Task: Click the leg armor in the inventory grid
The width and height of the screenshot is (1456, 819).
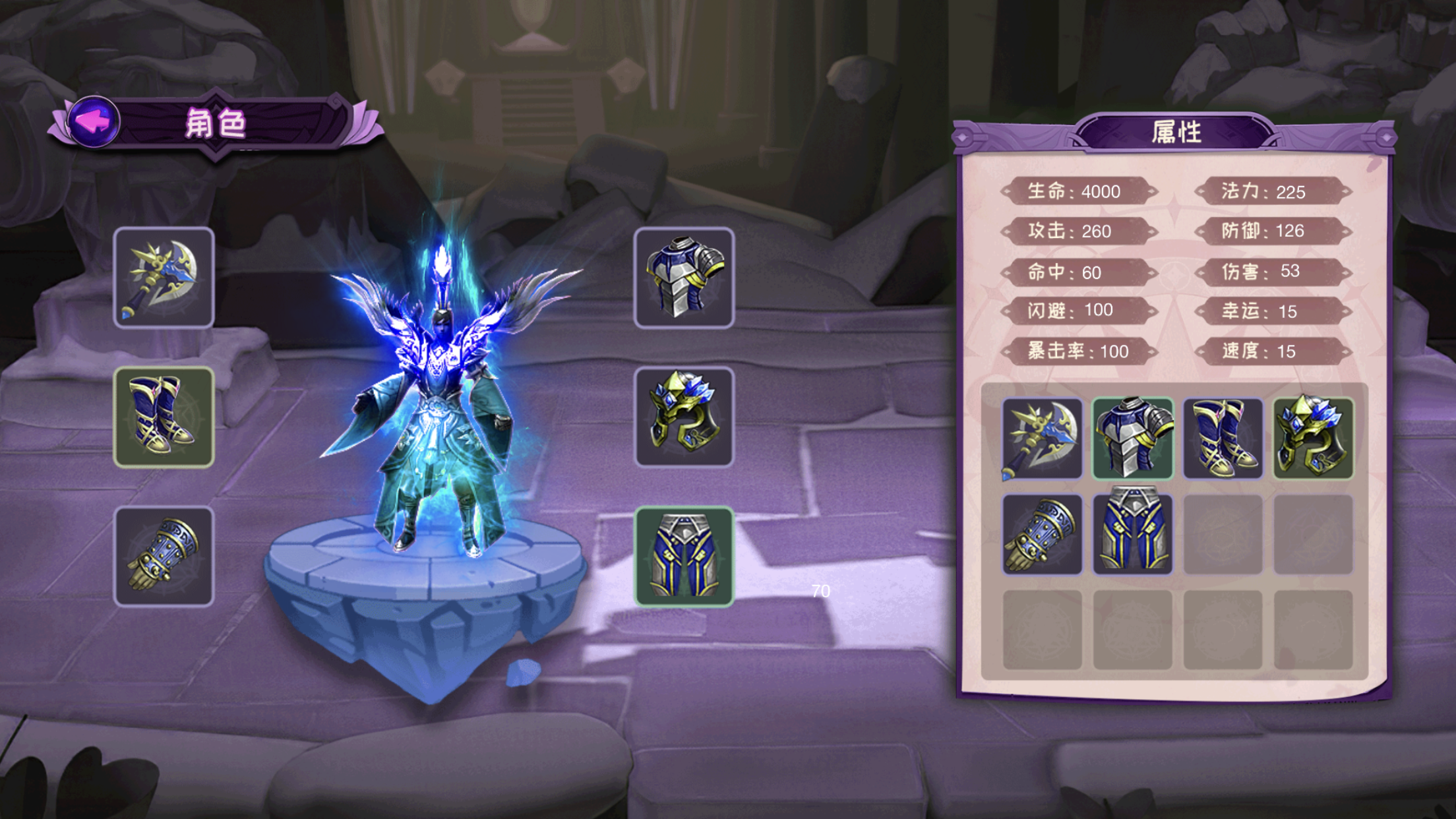Action: coord(1132,535)
